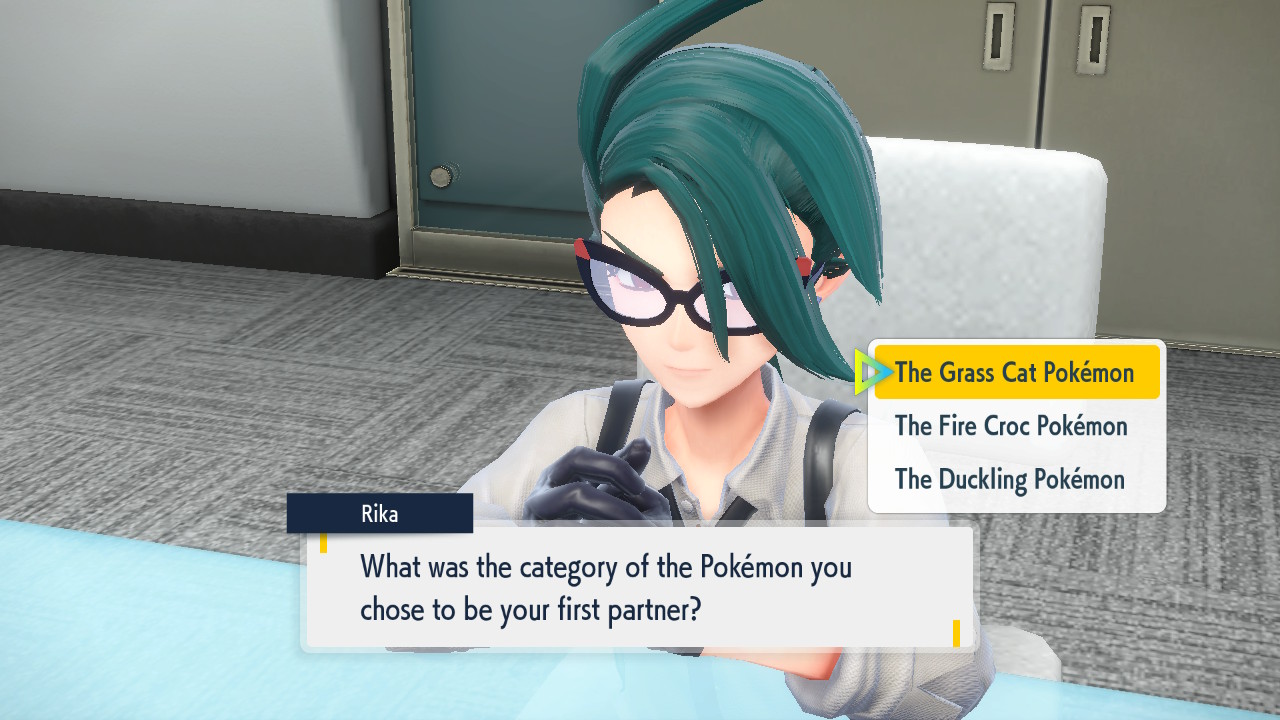Pick "The Duckling Pokémon" reply

[1010, 479]
